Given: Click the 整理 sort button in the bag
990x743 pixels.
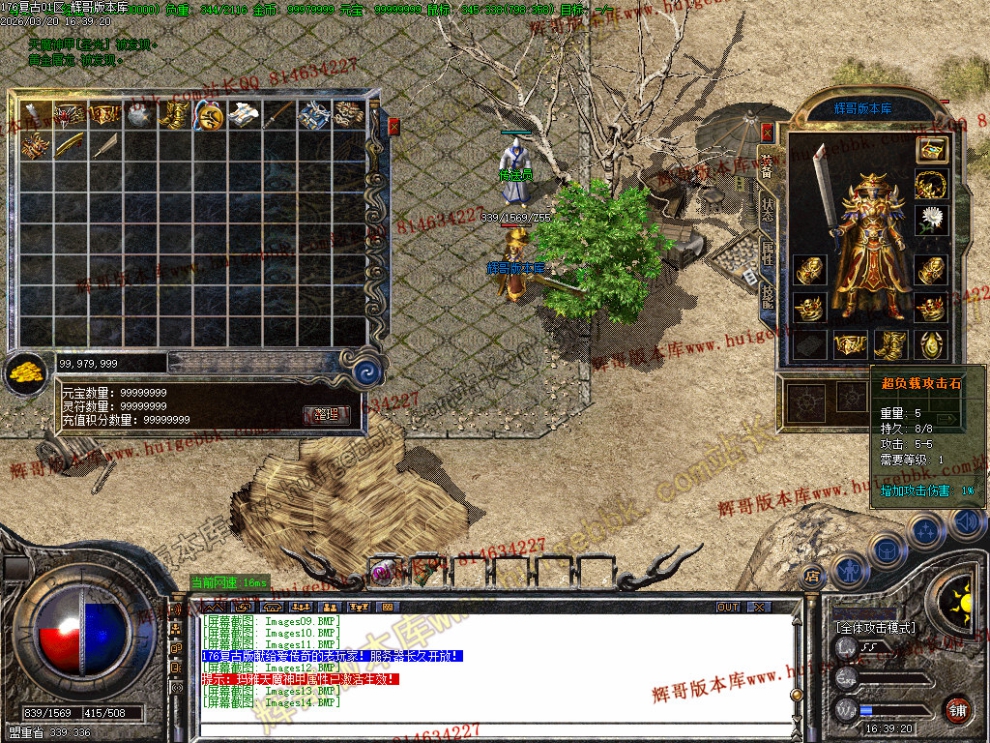Looking at the screenshot, I should tap(326, 414).
